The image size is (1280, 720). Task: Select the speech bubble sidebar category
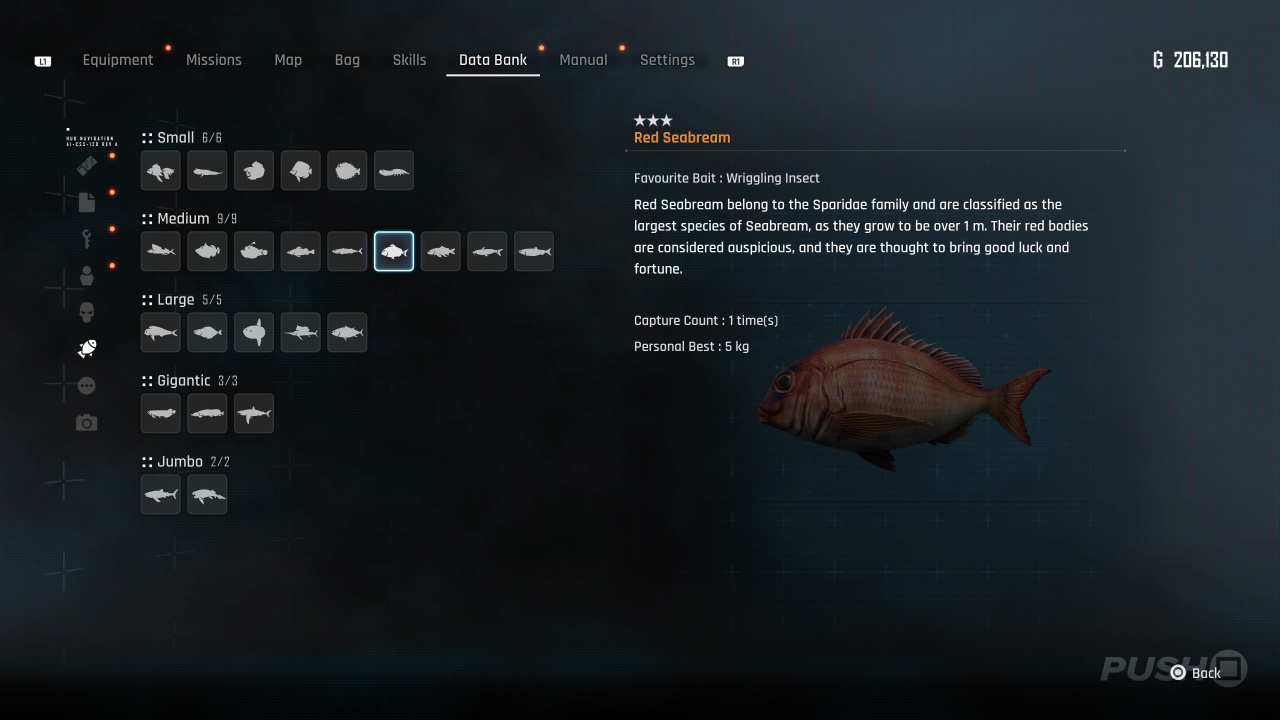pos(87,386)
